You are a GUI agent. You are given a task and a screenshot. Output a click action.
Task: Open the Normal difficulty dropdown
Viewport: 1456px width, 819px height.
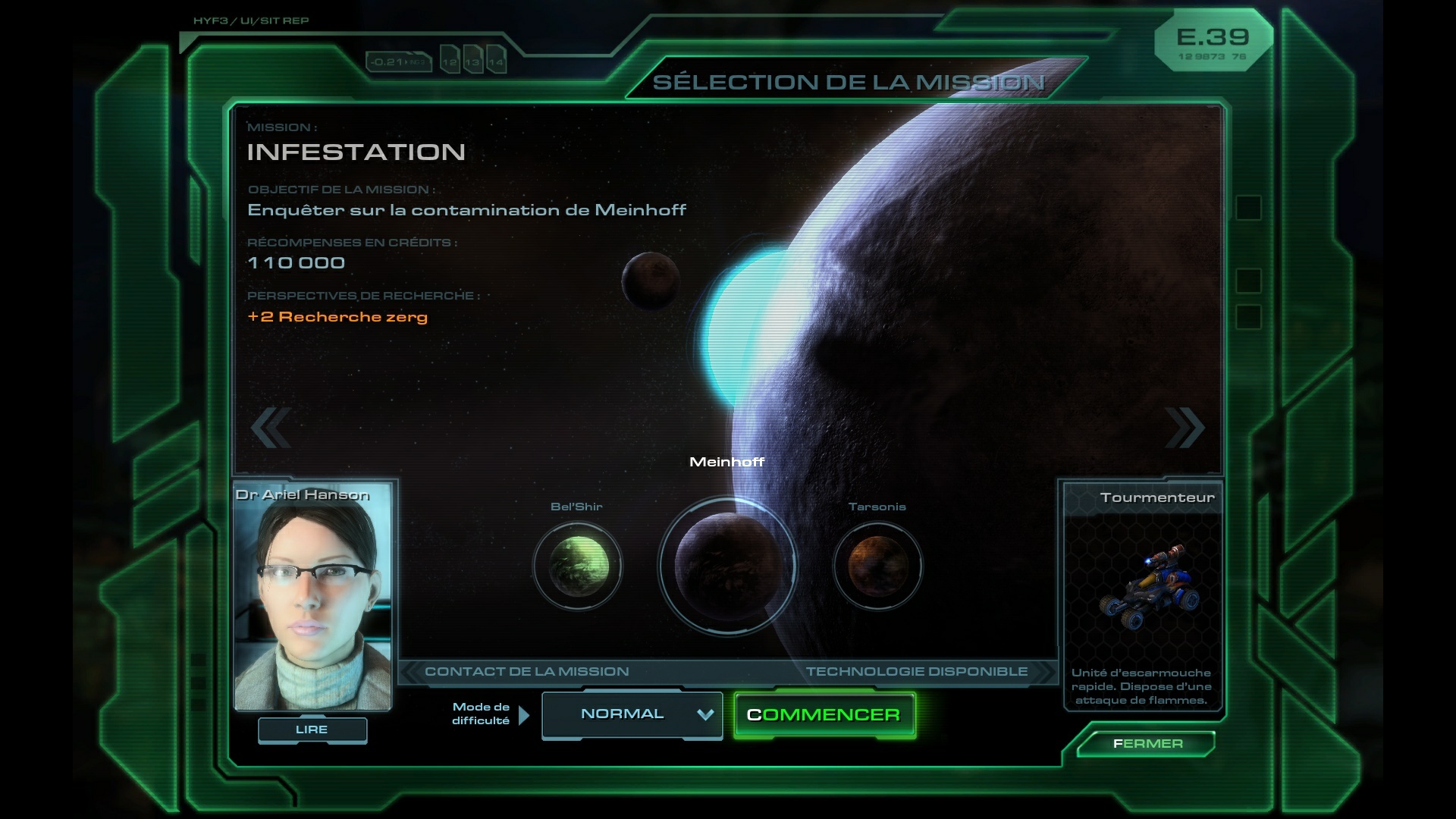tap(632, 714)
